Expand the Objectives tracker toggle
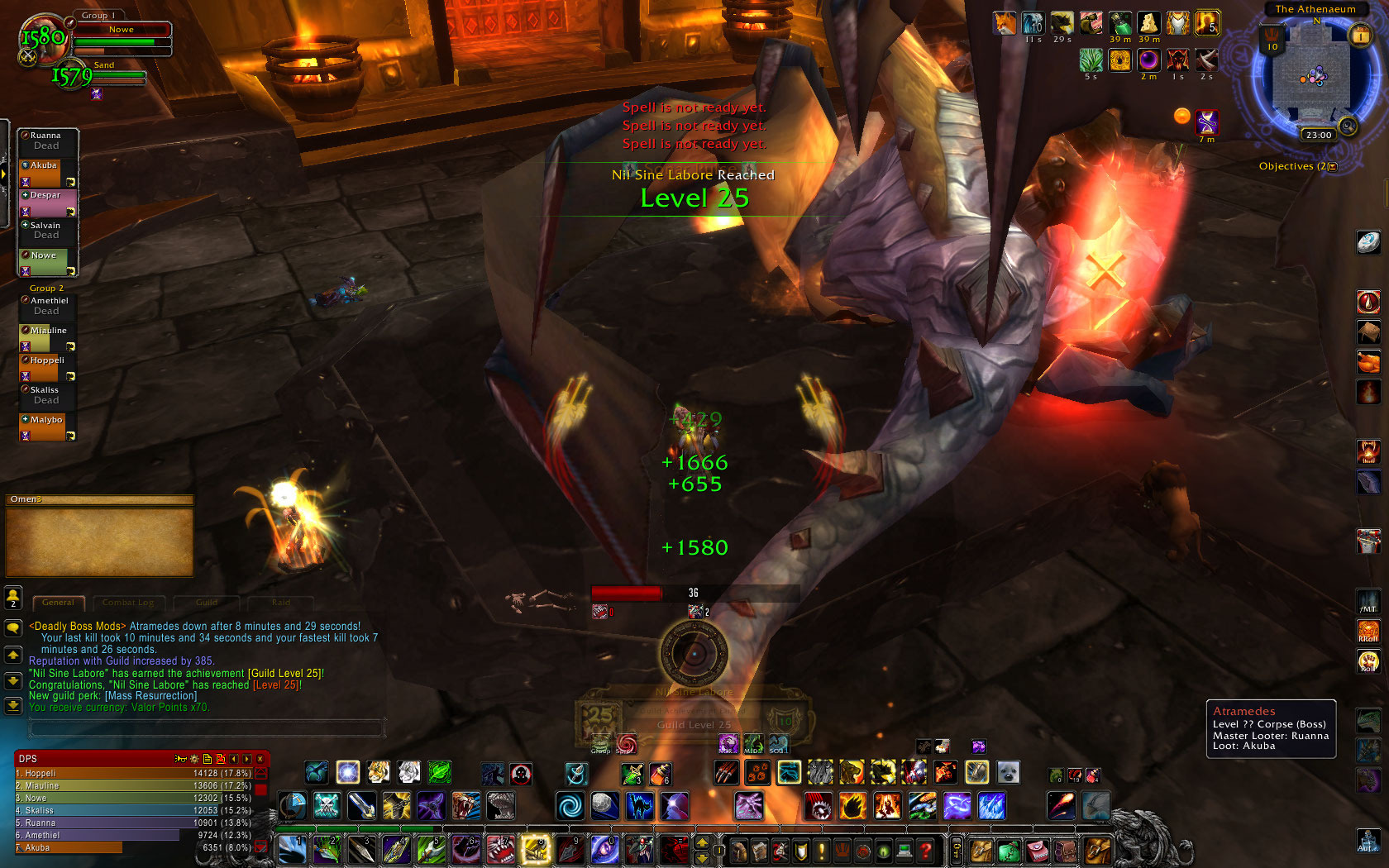The width and height of the screenshot is (1389, 868). coord(1332,166)
